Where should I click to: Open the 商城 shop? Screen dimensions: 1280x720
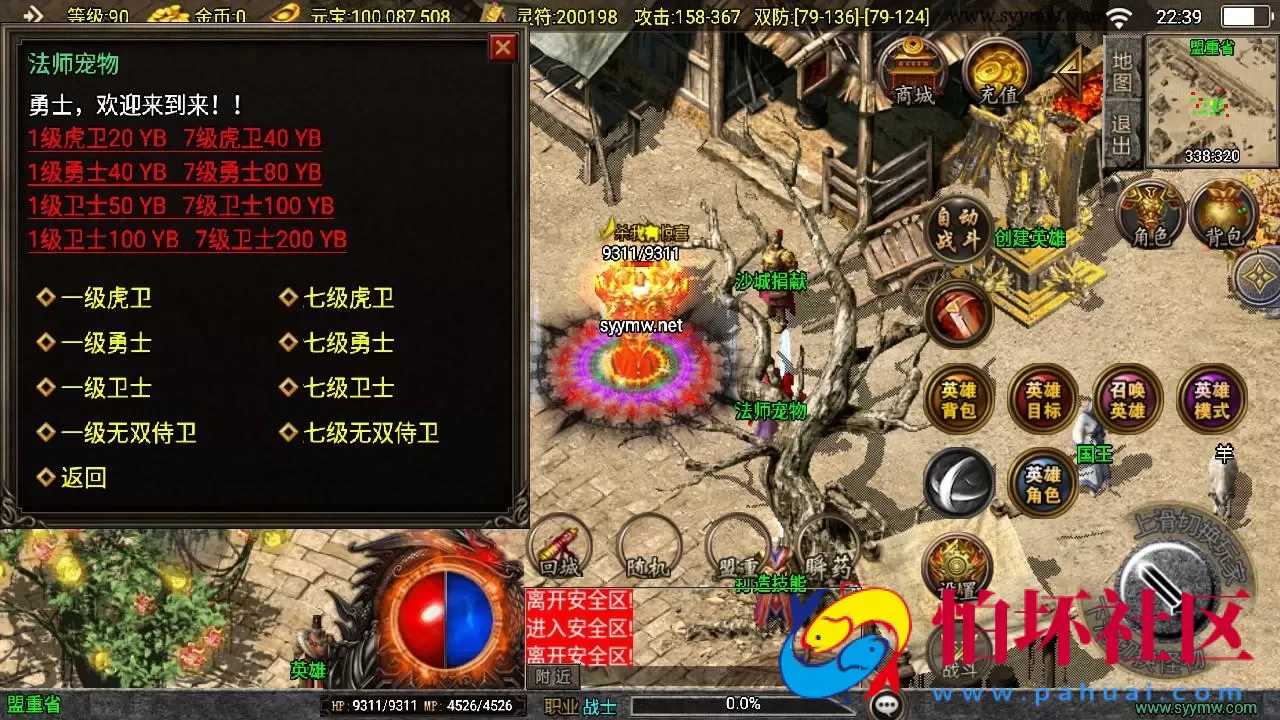(x=915, y=70)
